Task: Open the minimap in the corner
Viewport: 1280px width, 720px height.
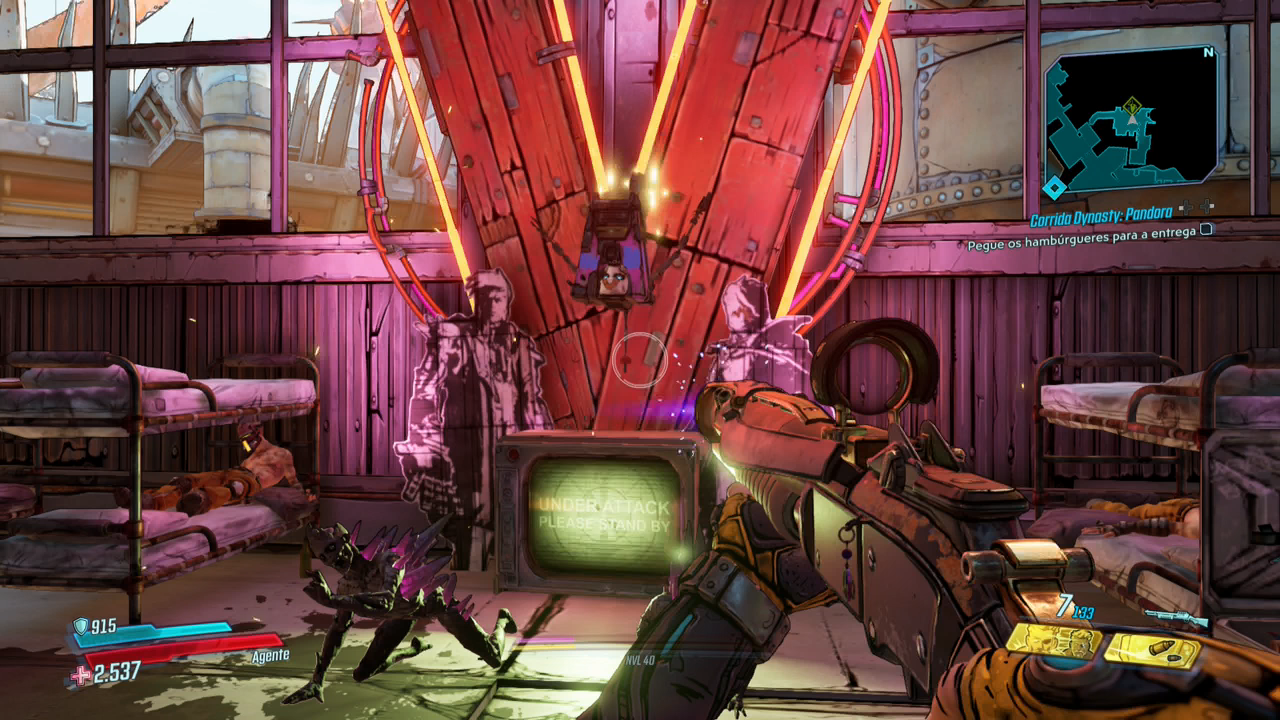Action: tap(1132, 119)
